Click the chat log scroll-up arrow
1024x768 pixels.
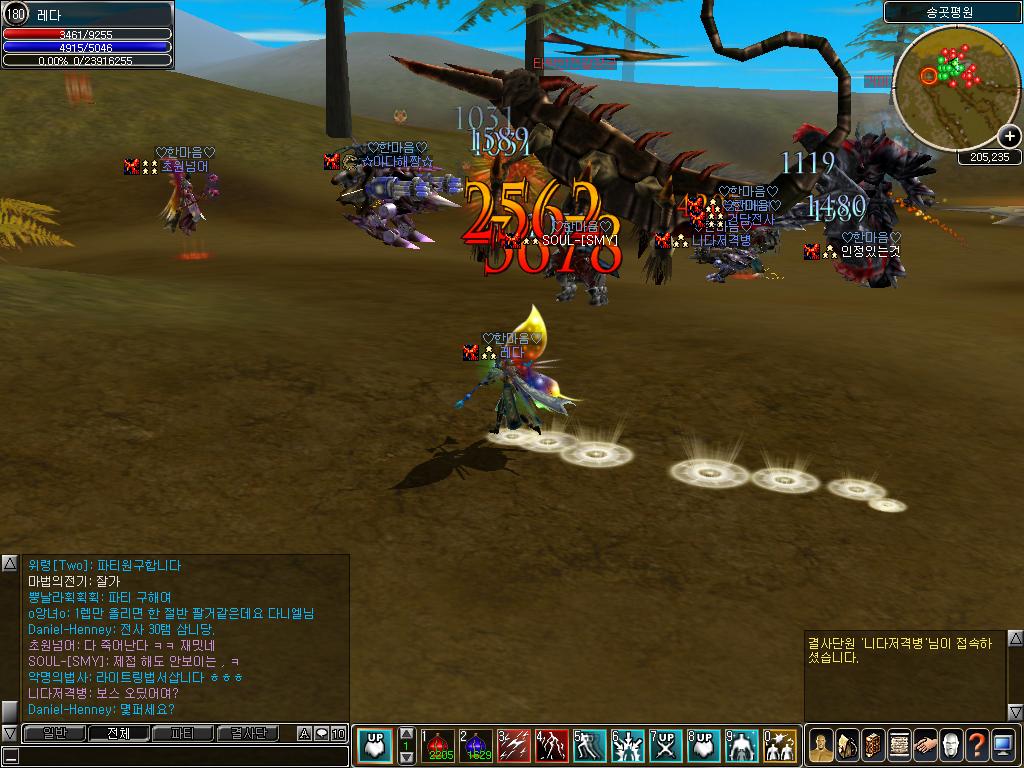point(9,564)
